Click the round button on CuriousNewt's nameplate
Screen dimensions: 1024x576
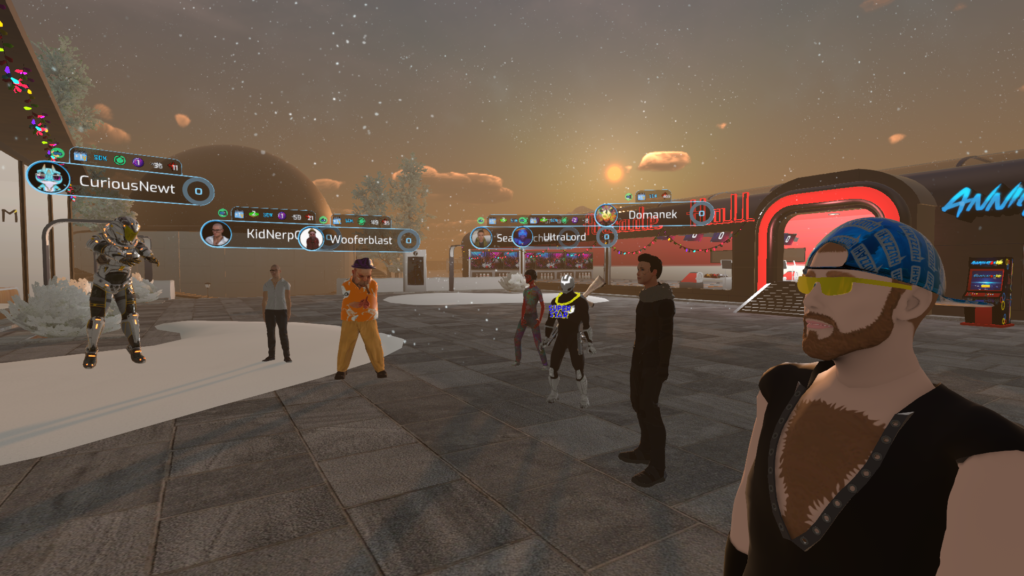coord(198,190)
